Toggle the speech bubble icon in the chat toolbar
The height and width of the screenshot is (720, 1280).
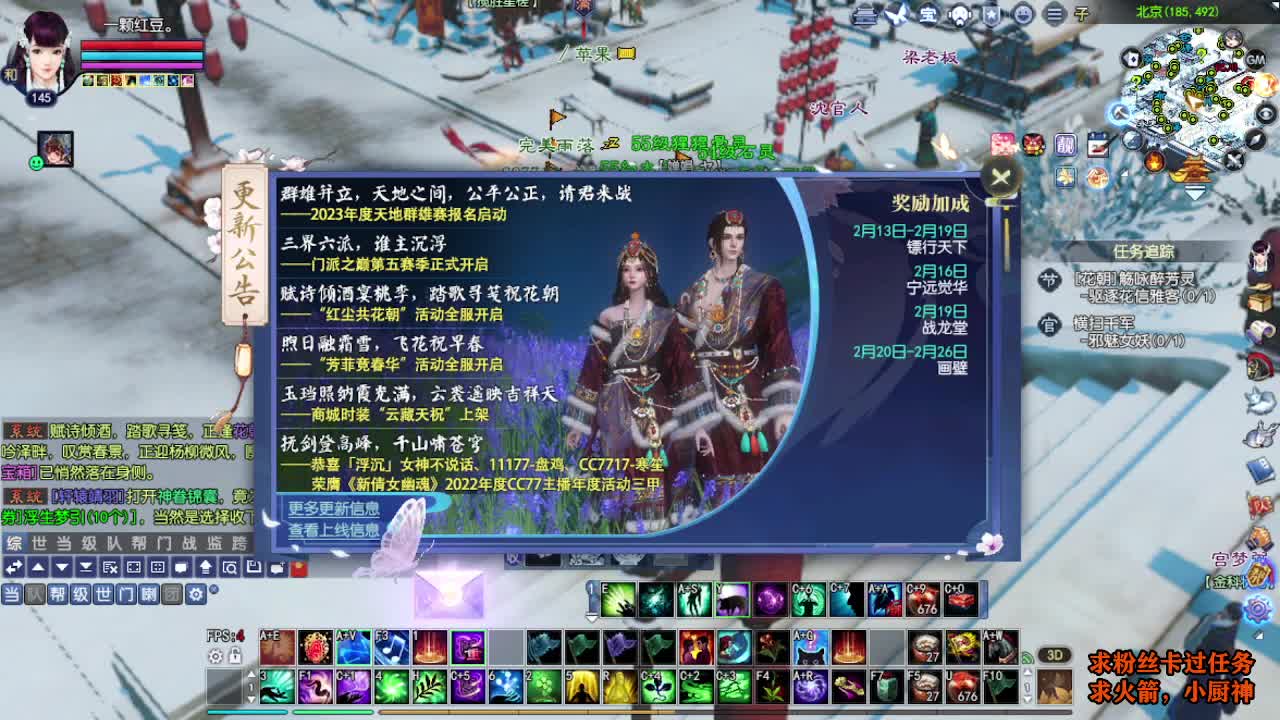tap(180, 567)
